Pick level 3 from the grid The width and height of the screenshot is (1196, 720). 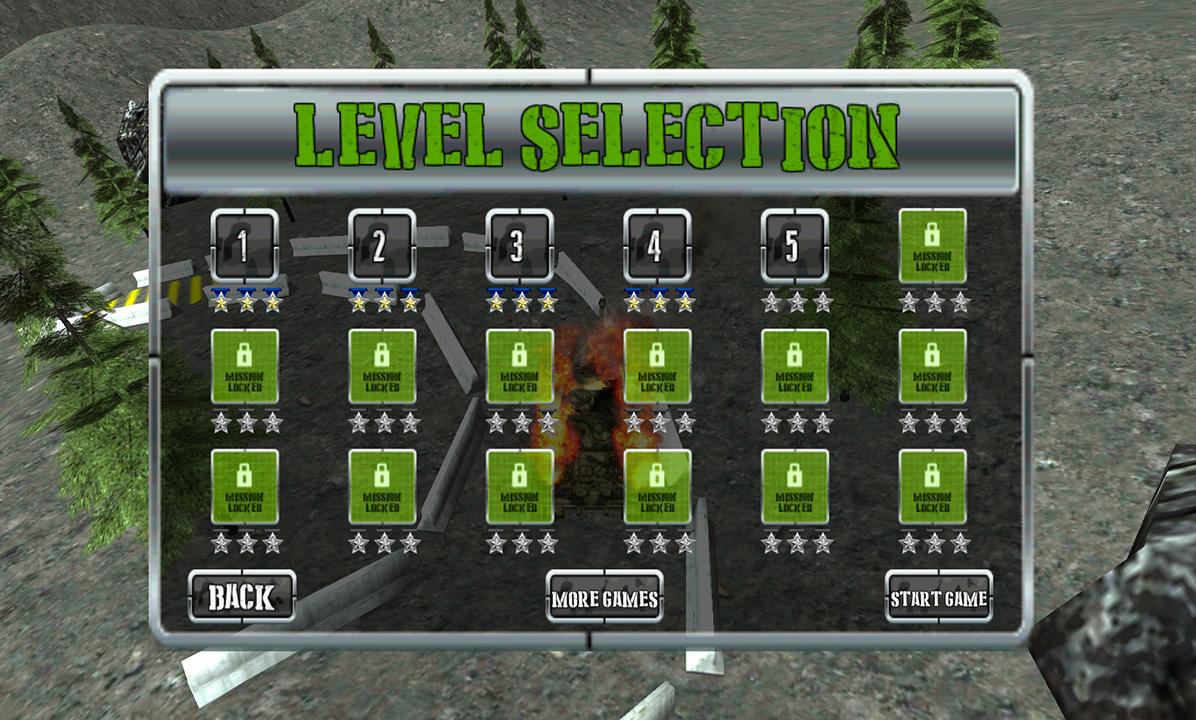click(519, 246)
